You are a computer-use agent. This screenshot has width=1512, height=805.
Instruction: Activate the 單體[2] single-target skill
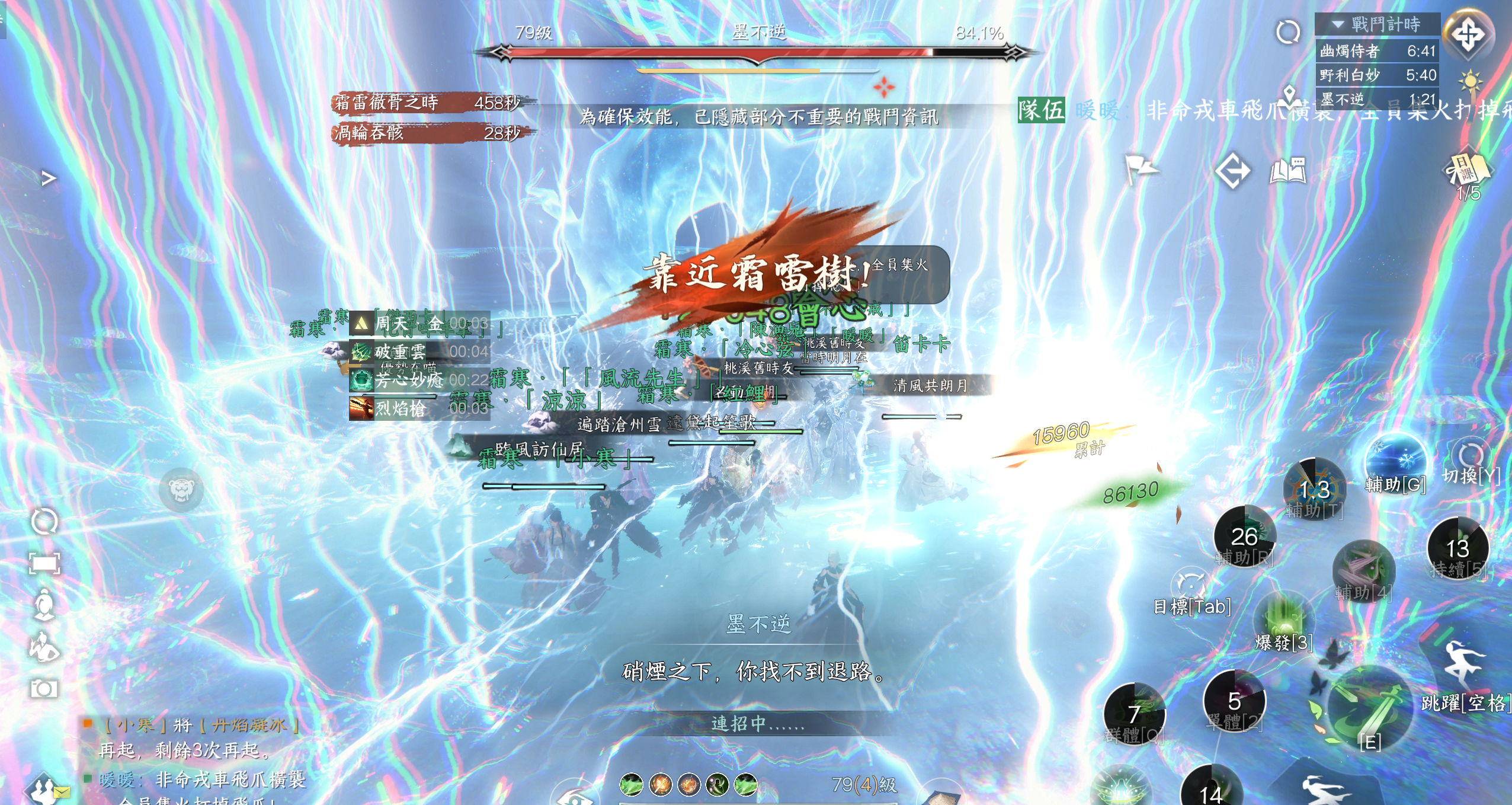(x=1235, y=702)
